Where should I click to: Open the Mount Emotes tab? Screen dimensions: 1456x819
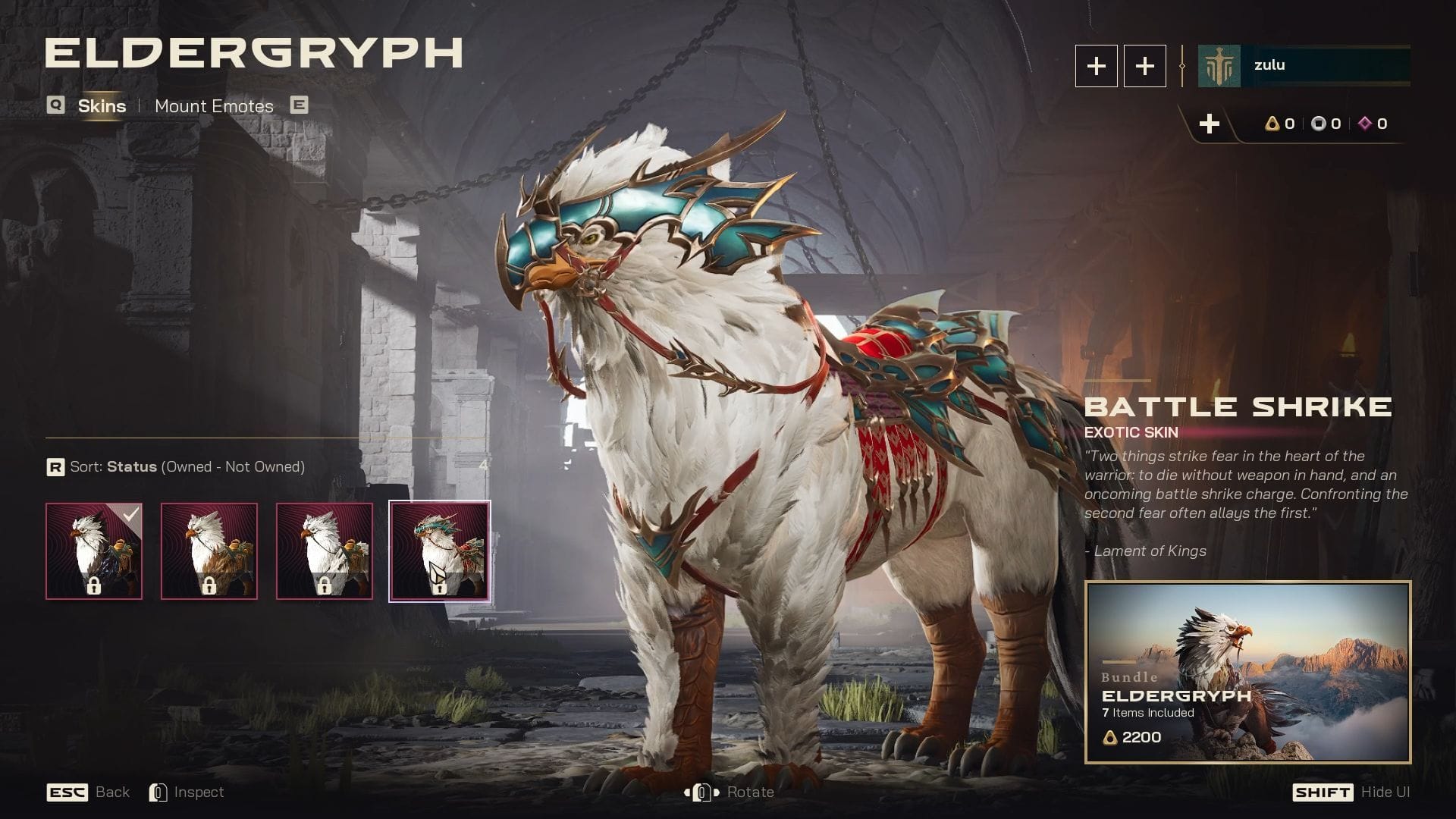[214, 106]
